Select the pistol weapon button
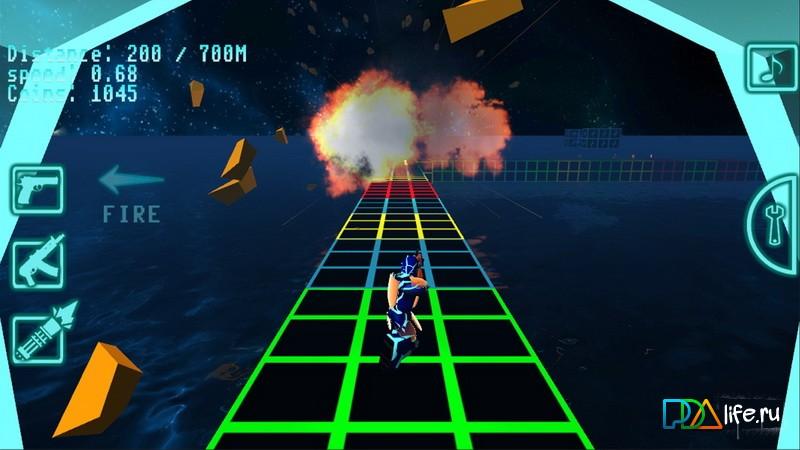This screenshot has height=450, width=800. point(37,190)
